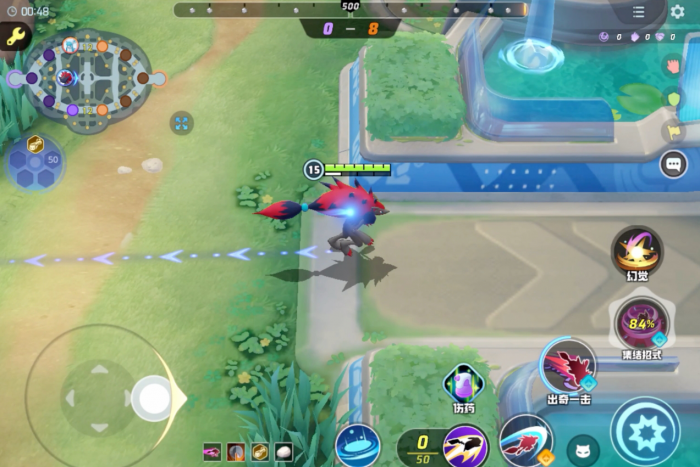Open the quick chat bubble
The image size is (700, 467).
(673, 163)
